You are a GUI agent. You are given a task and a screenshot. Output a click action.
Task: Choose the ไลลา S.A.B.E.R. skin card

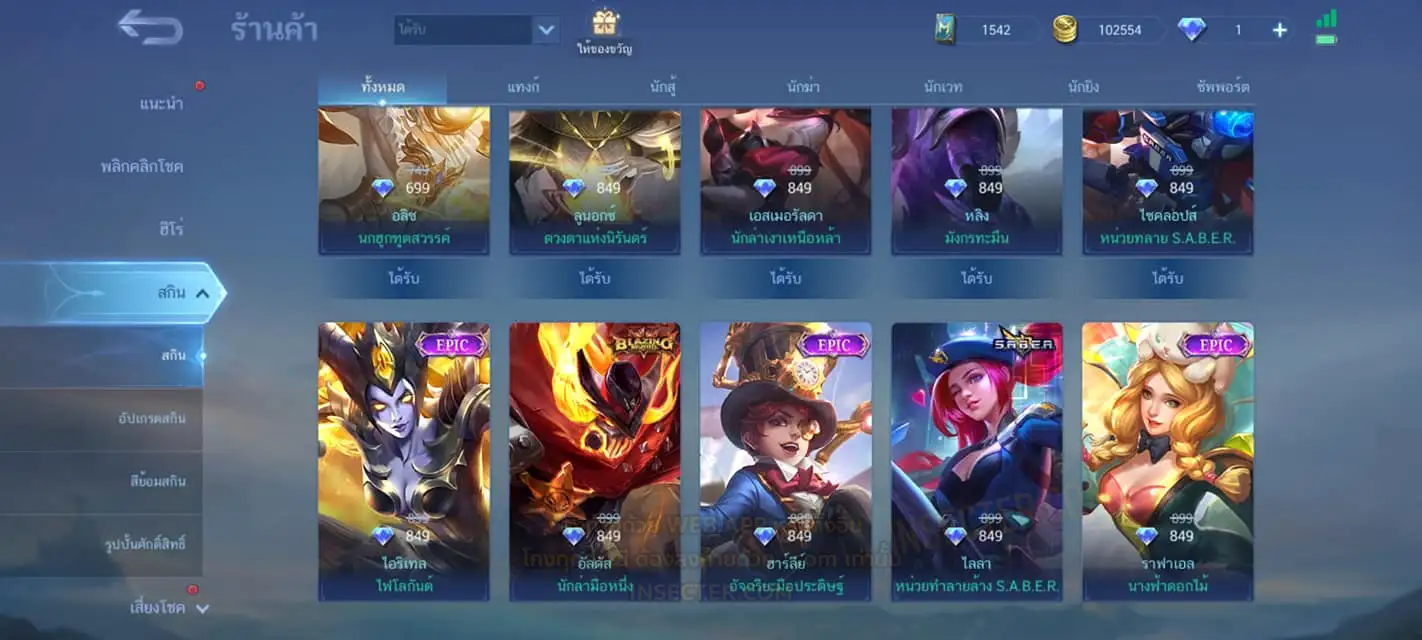click(977, 460)
